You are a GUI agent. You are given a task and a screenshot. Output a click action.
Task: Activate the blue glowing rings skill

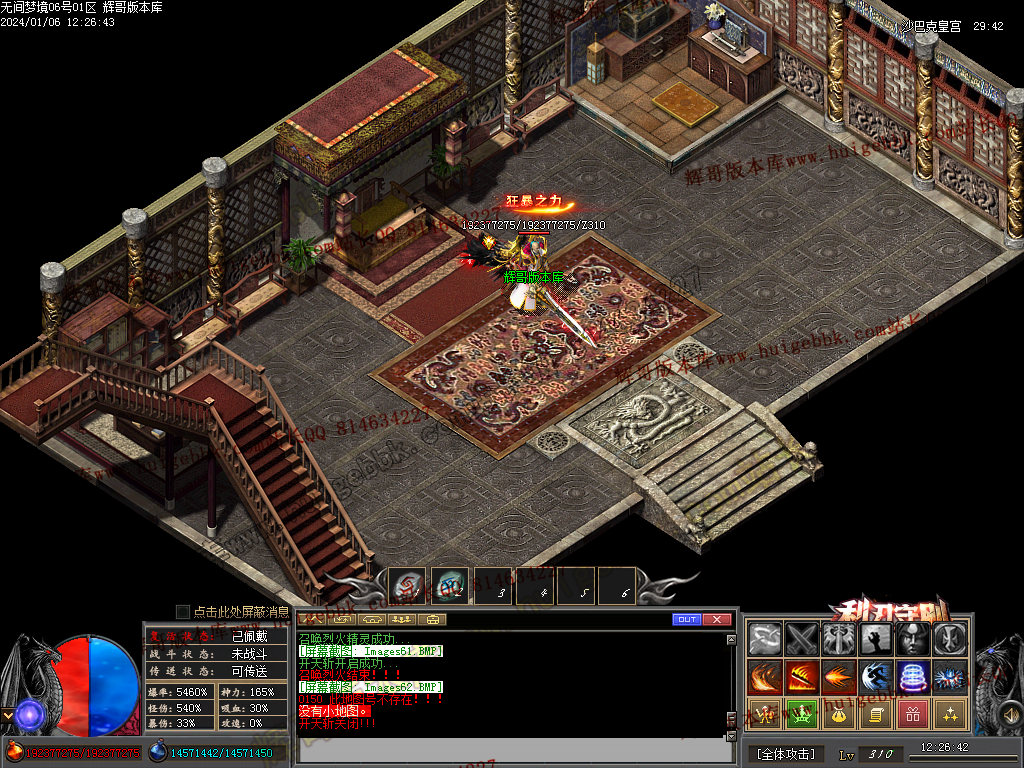tap(913, 677)
